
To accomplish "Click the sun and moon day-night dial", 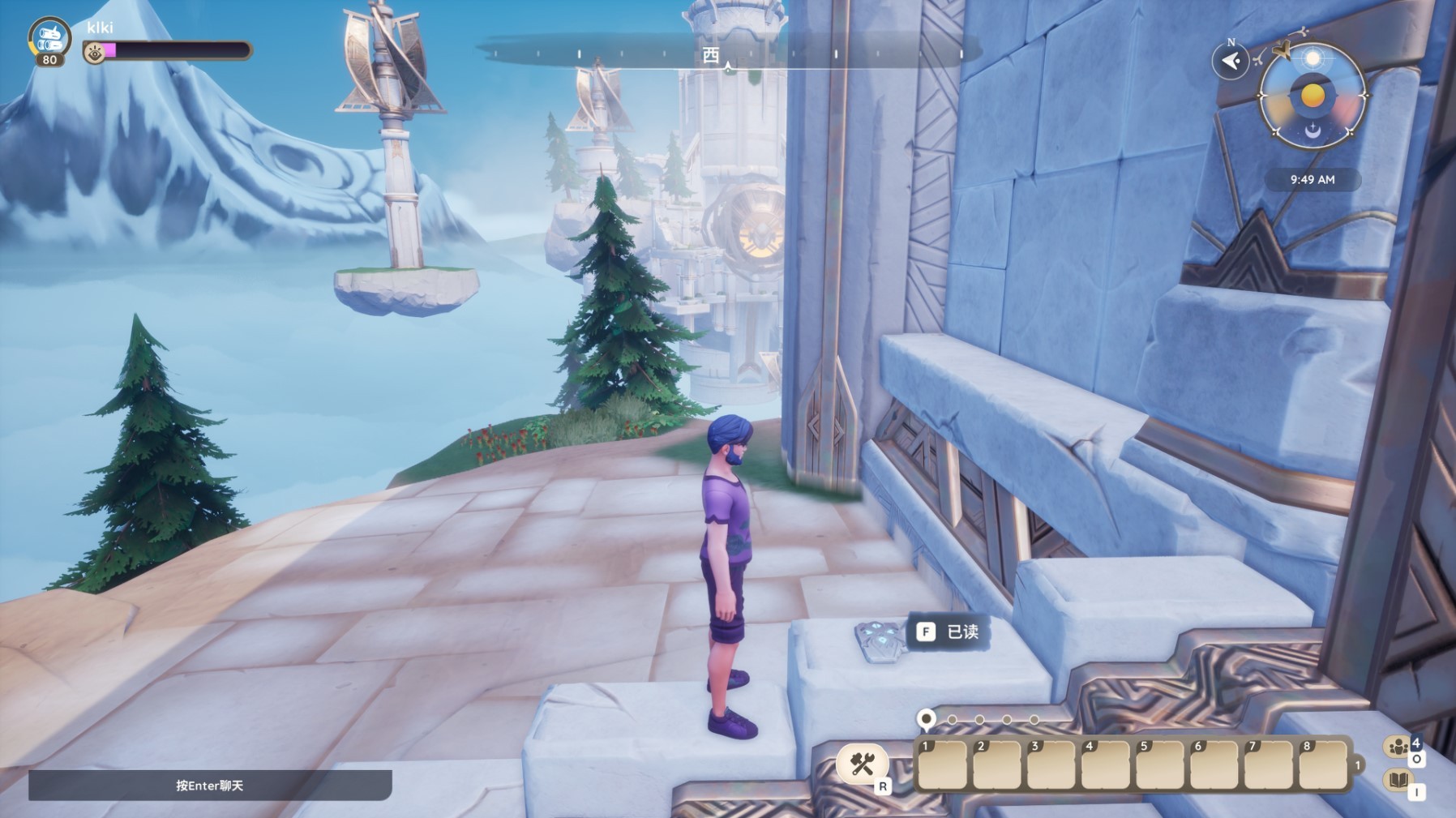I will pos(1312,96).
